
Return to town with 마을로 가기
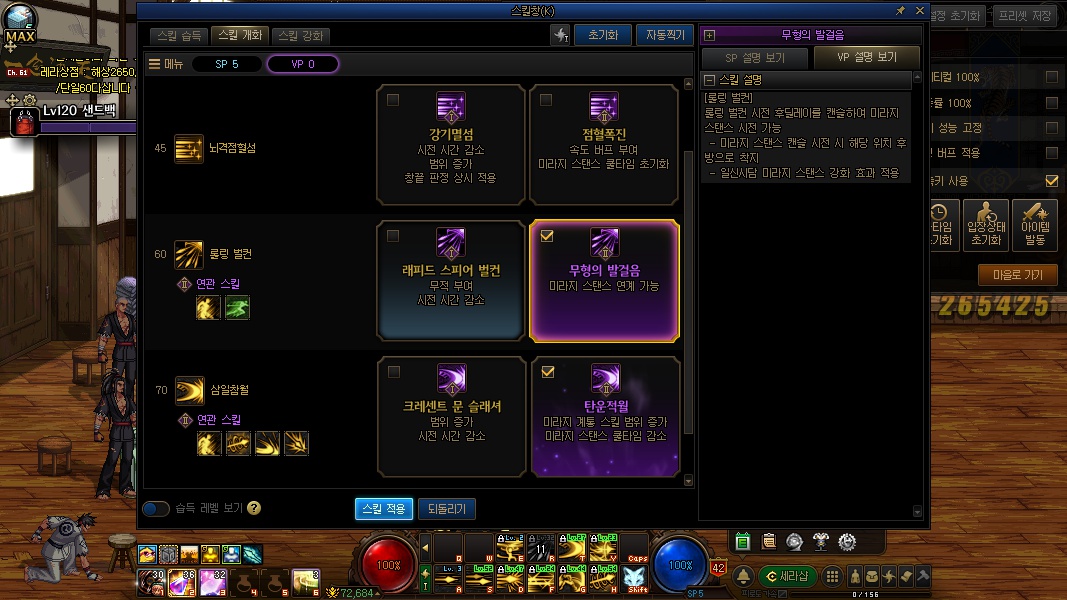coord(1017,276)
